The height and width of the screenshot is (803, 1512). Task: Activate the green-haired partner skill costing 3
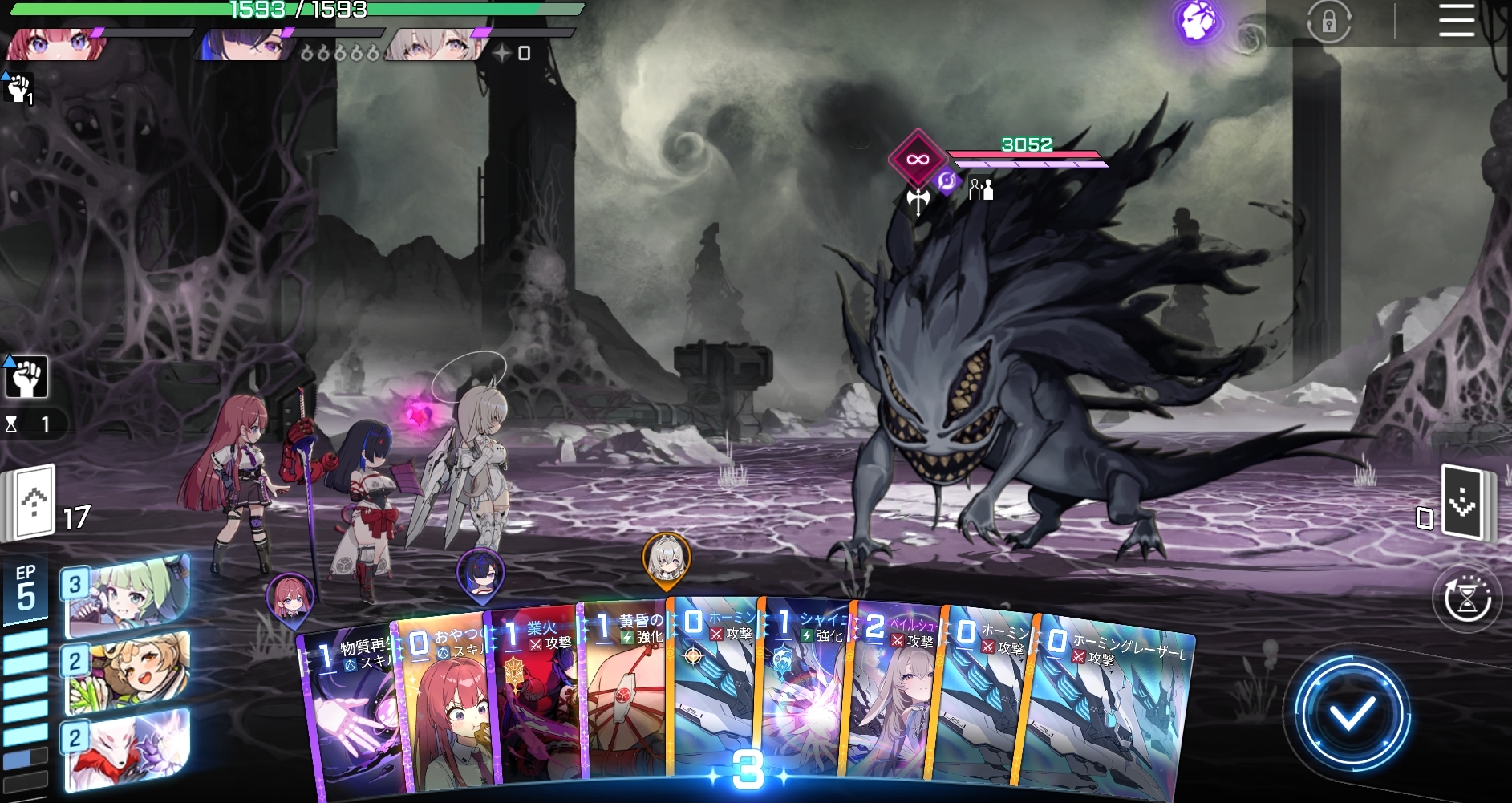(128, 595)
